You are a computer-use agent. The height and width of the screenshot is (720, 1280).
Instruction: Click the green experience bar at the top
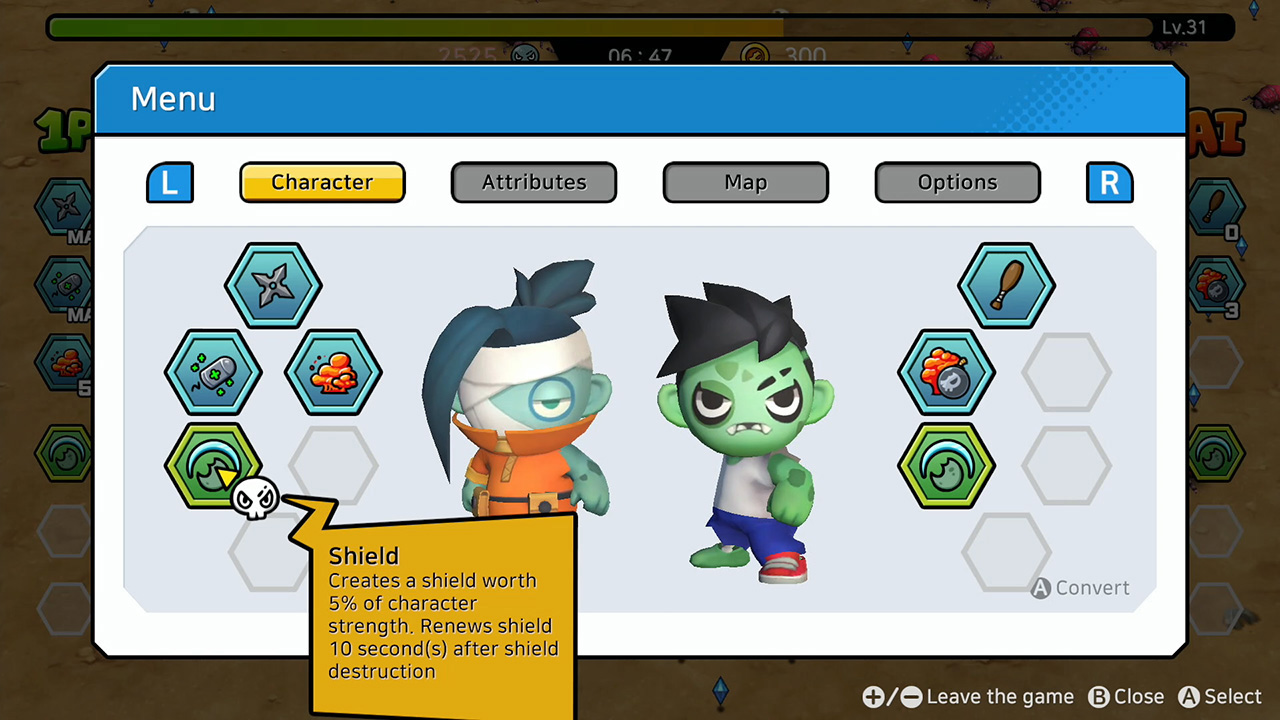pyautogui.click(x=400, y=28)
